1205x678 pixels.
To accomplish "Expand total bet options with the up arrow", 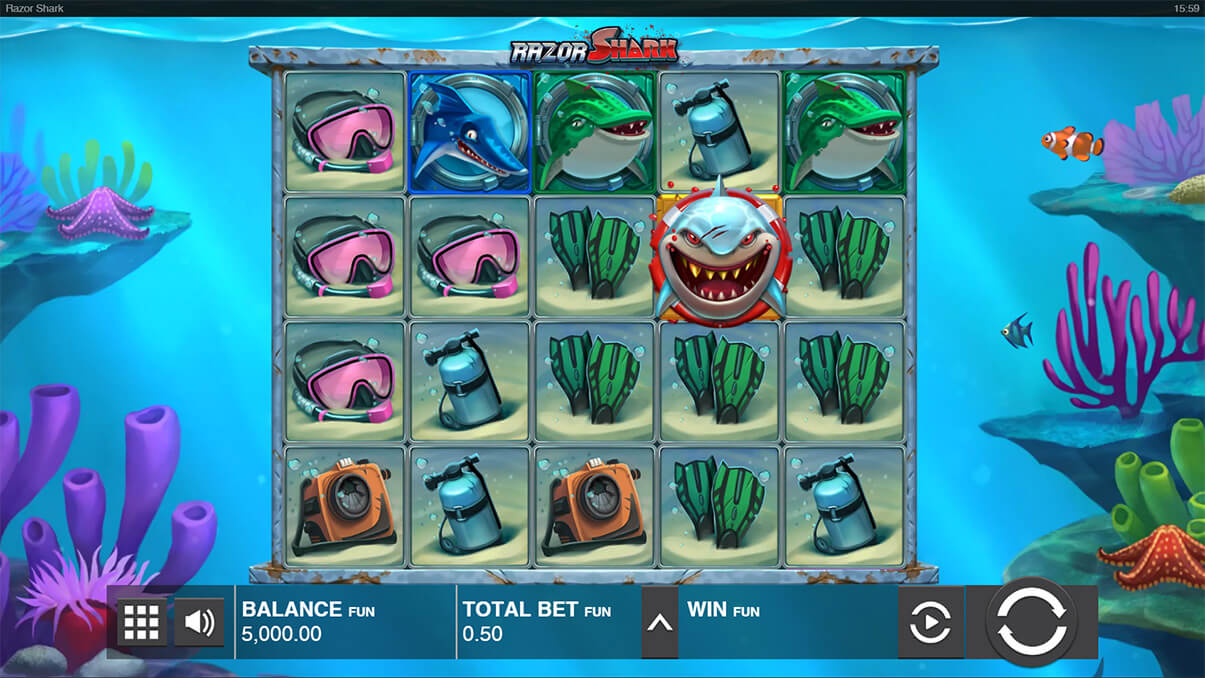I will (x=659, y=622).
